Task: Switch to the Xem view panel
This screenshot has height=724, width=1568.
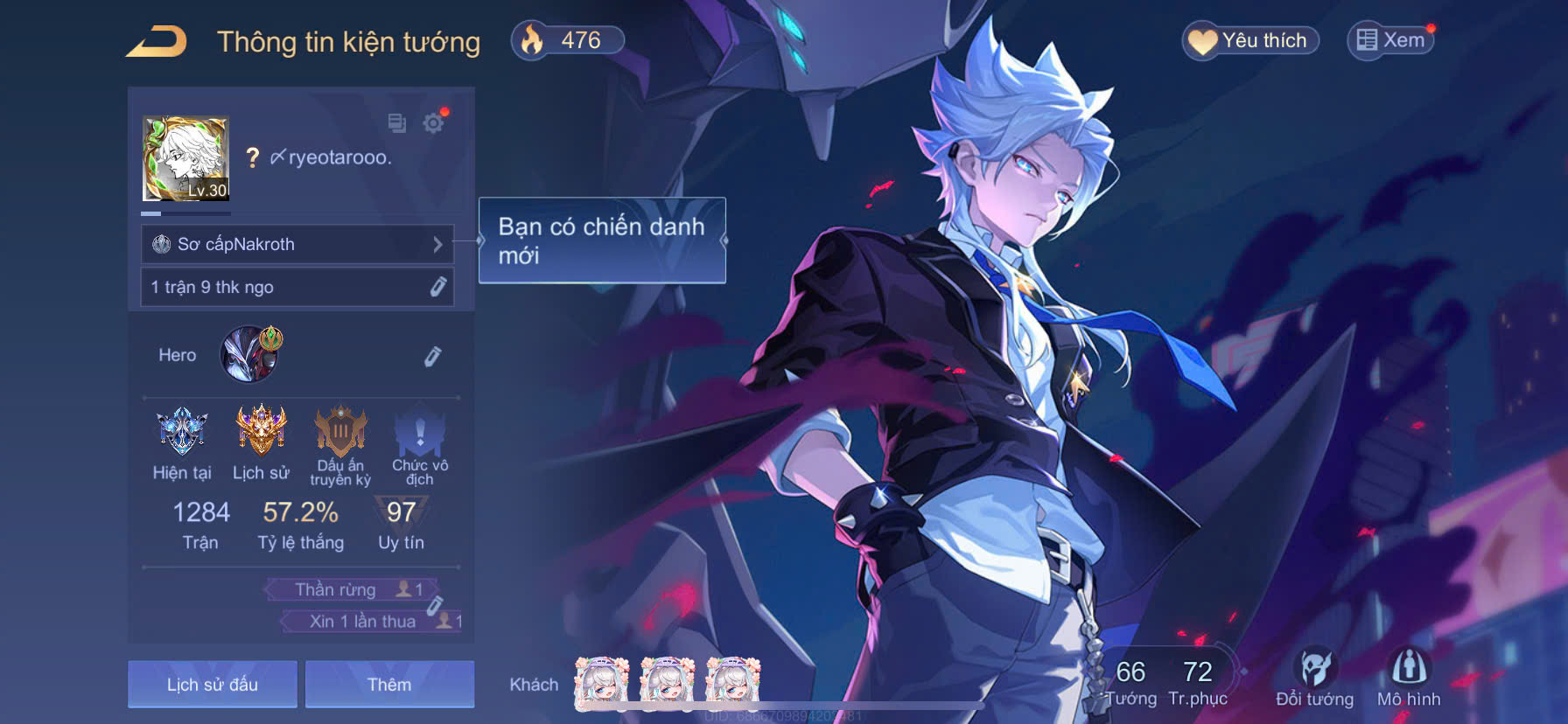Action: coord(1391,39)
